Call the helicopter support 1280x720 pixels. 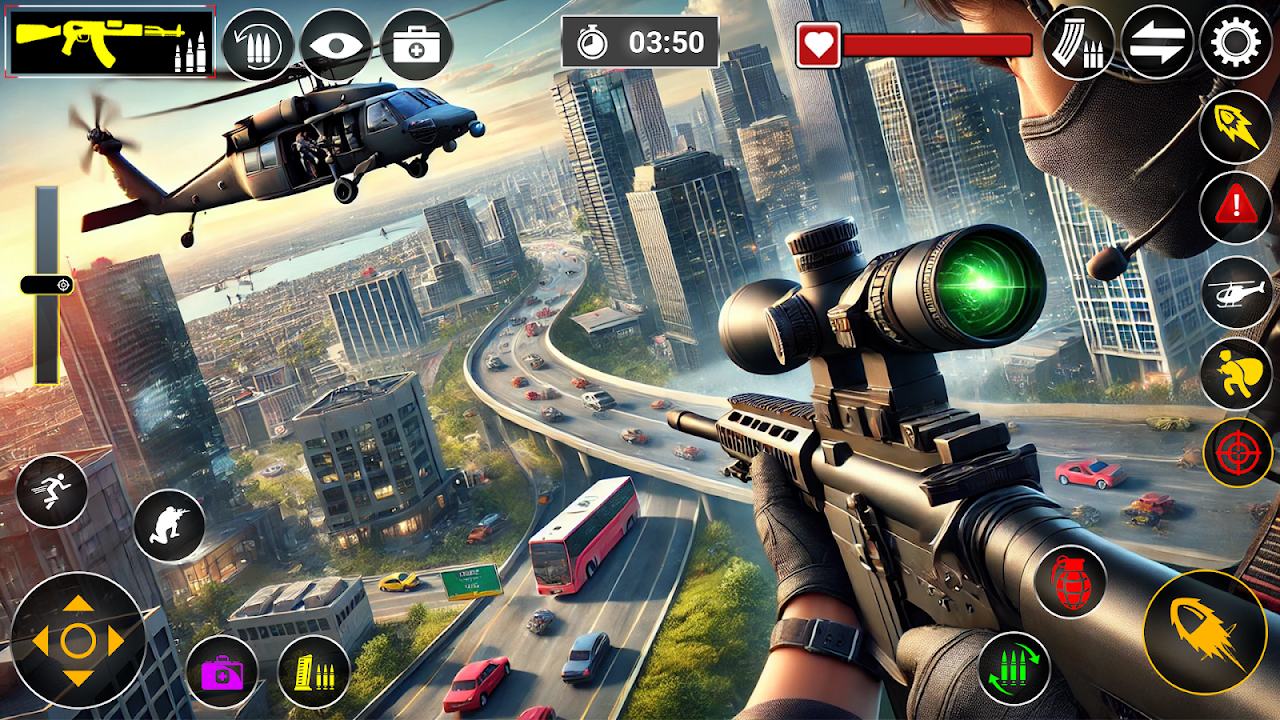tap(1236, 292)
